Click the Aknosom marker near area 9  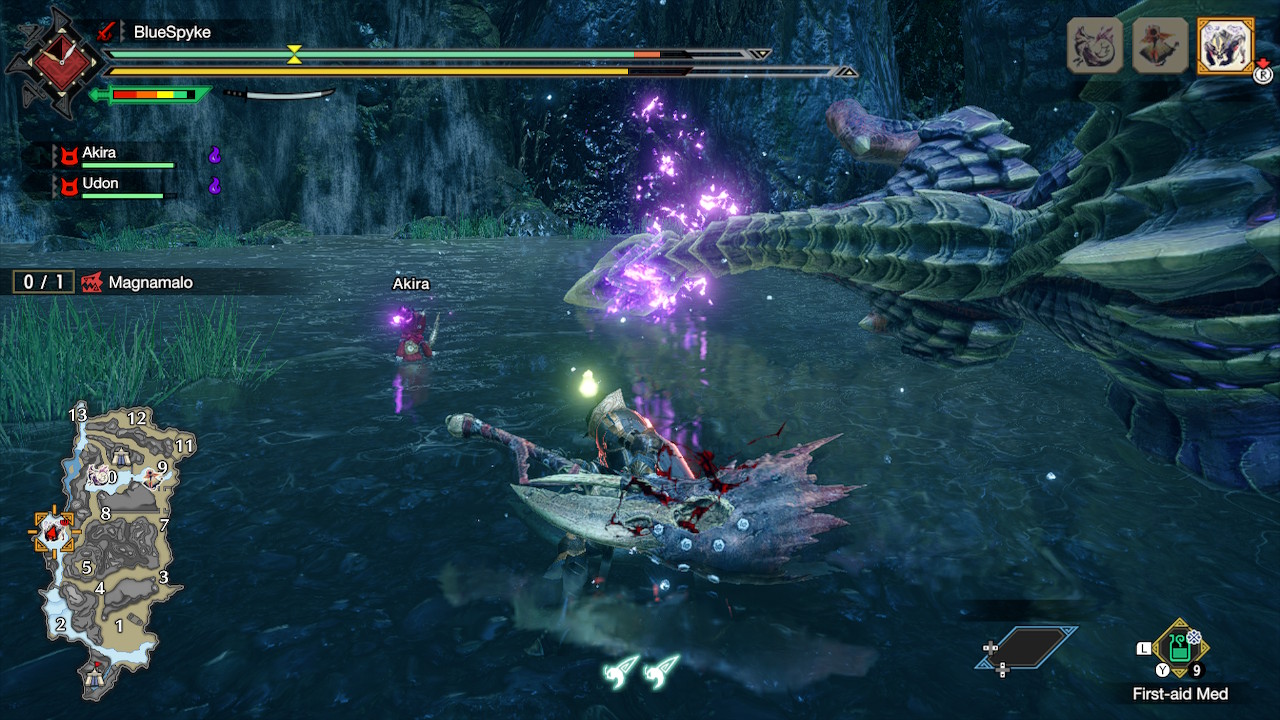pos(152,477)
